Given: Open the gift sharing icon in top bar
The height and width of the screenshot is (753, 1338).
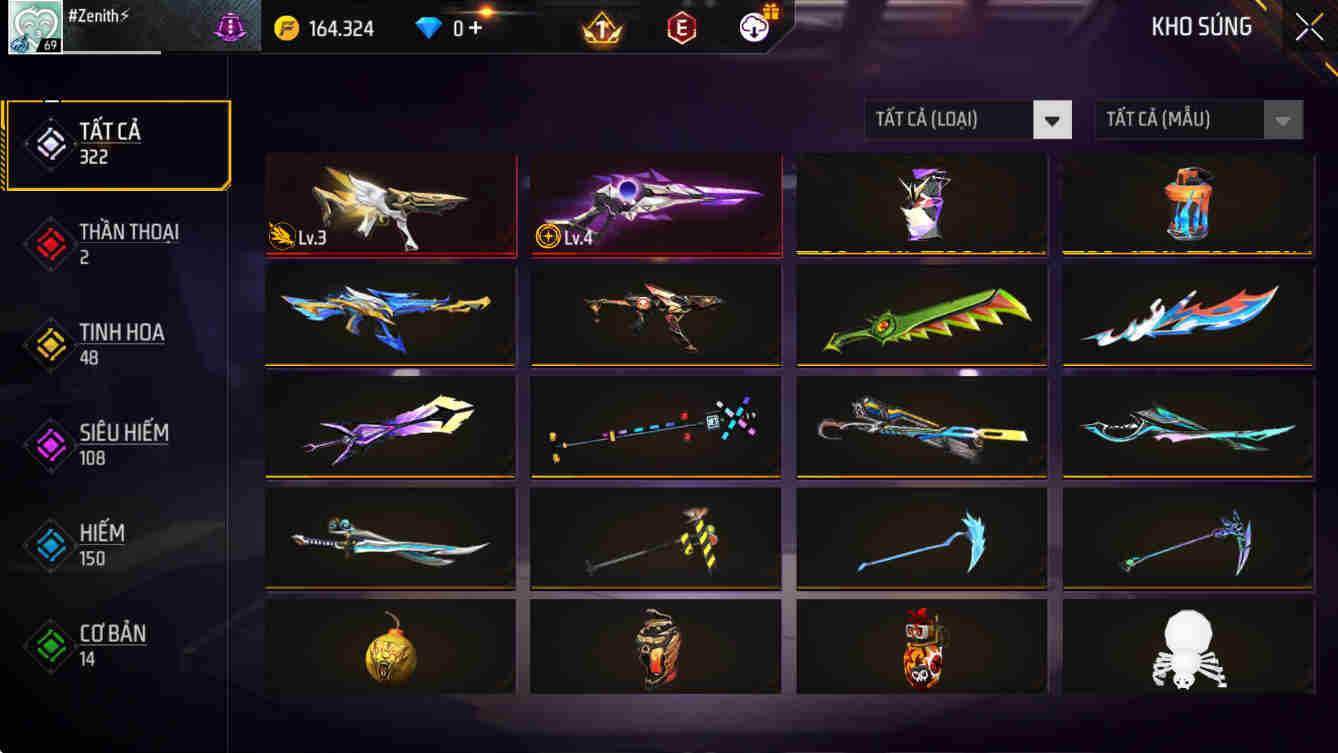Looking at the screenshot, I should tap(755, 27).
